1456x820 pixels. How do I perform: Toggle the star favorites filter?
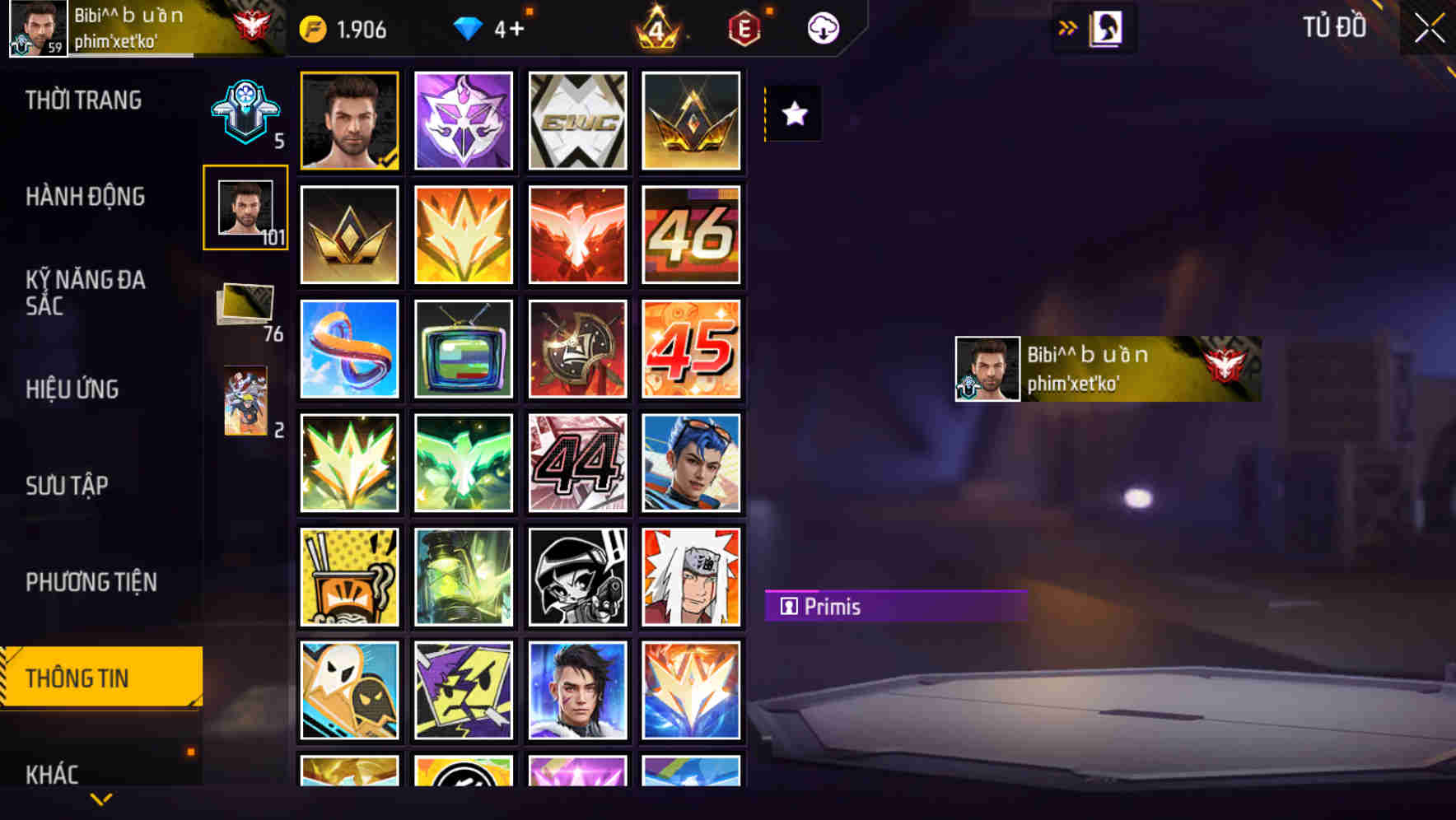click(x=792, y=115)
